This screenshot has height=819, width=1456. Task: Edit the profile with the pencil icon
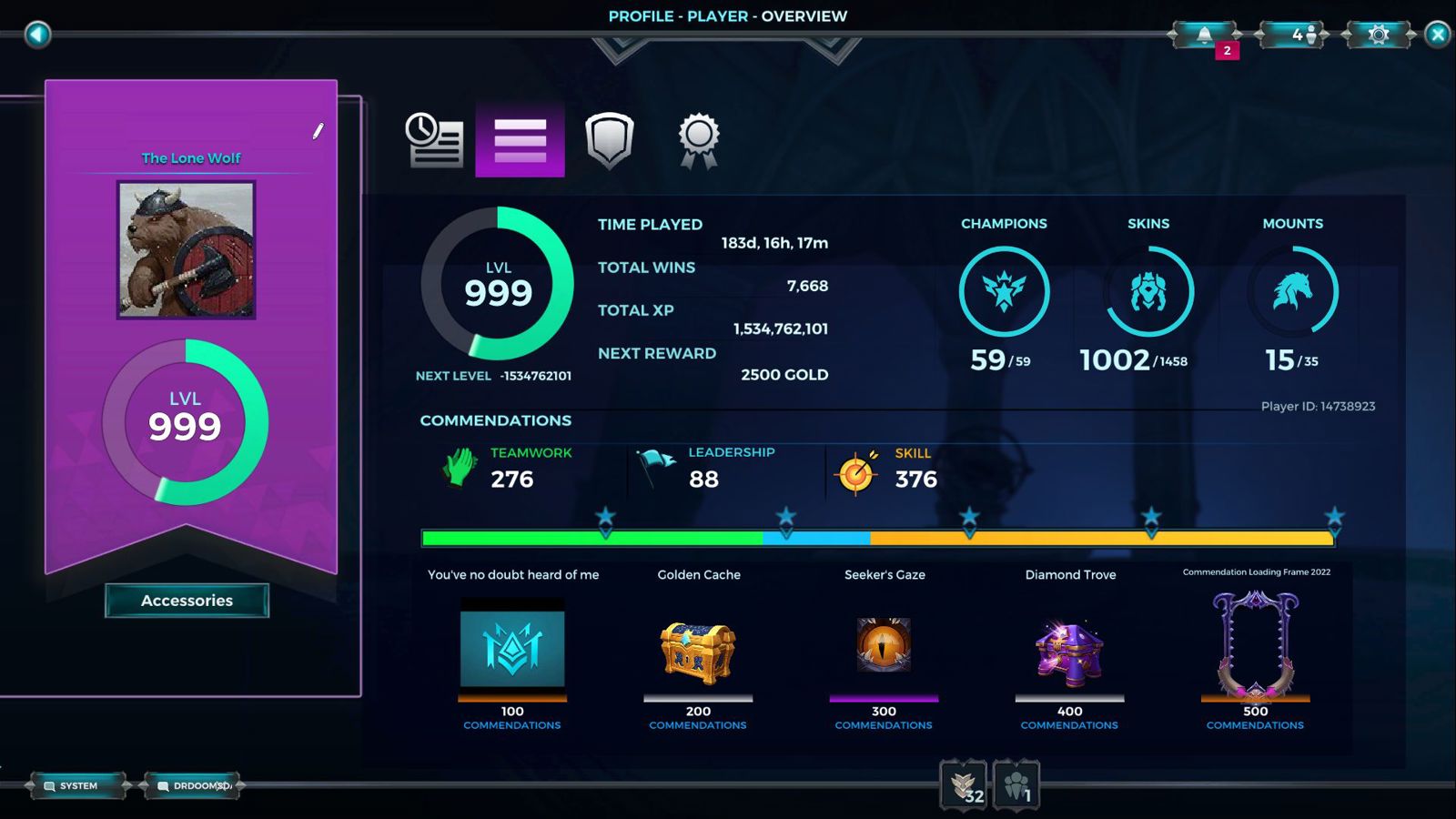(x=318, y=131)
